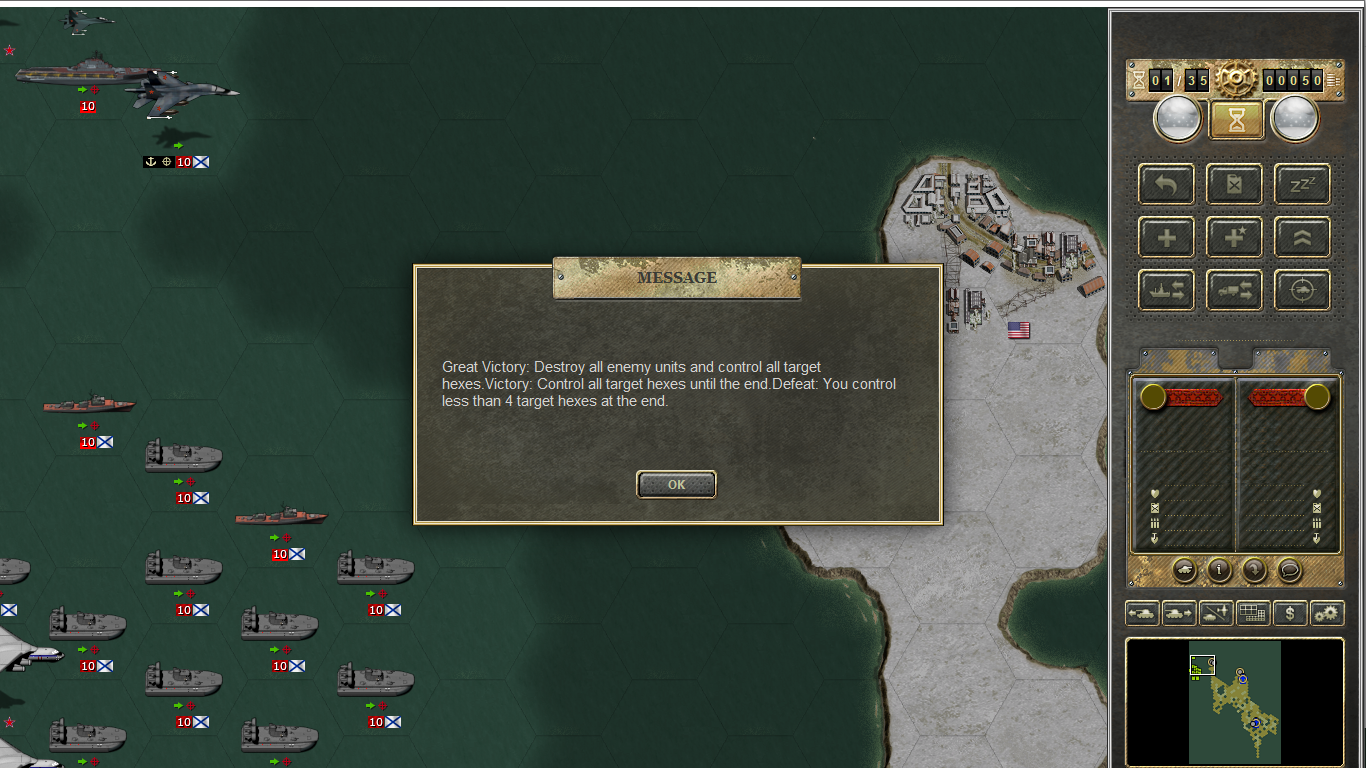Select the plain plus reinforcement button
This screenshot has height=768, width=1366.
tap(1166, 237)
